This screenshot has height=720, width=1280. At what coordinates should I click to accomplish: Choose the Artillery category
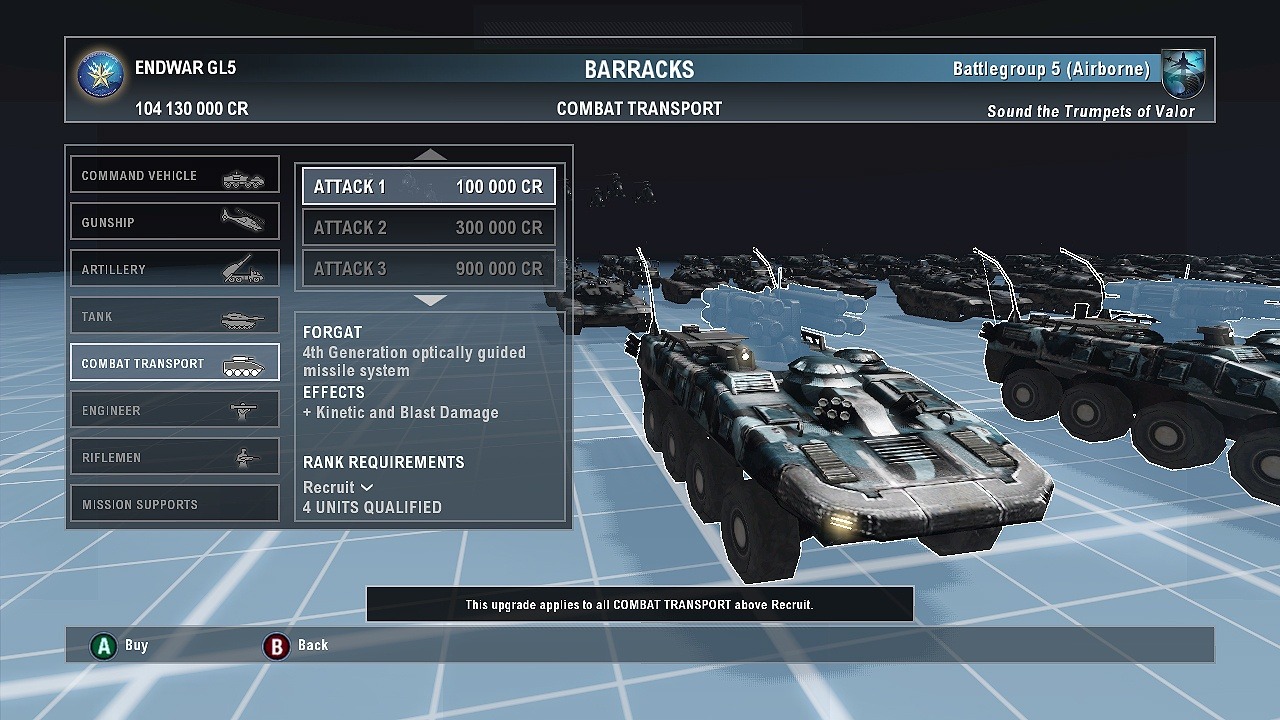click(x=174, y=269)
